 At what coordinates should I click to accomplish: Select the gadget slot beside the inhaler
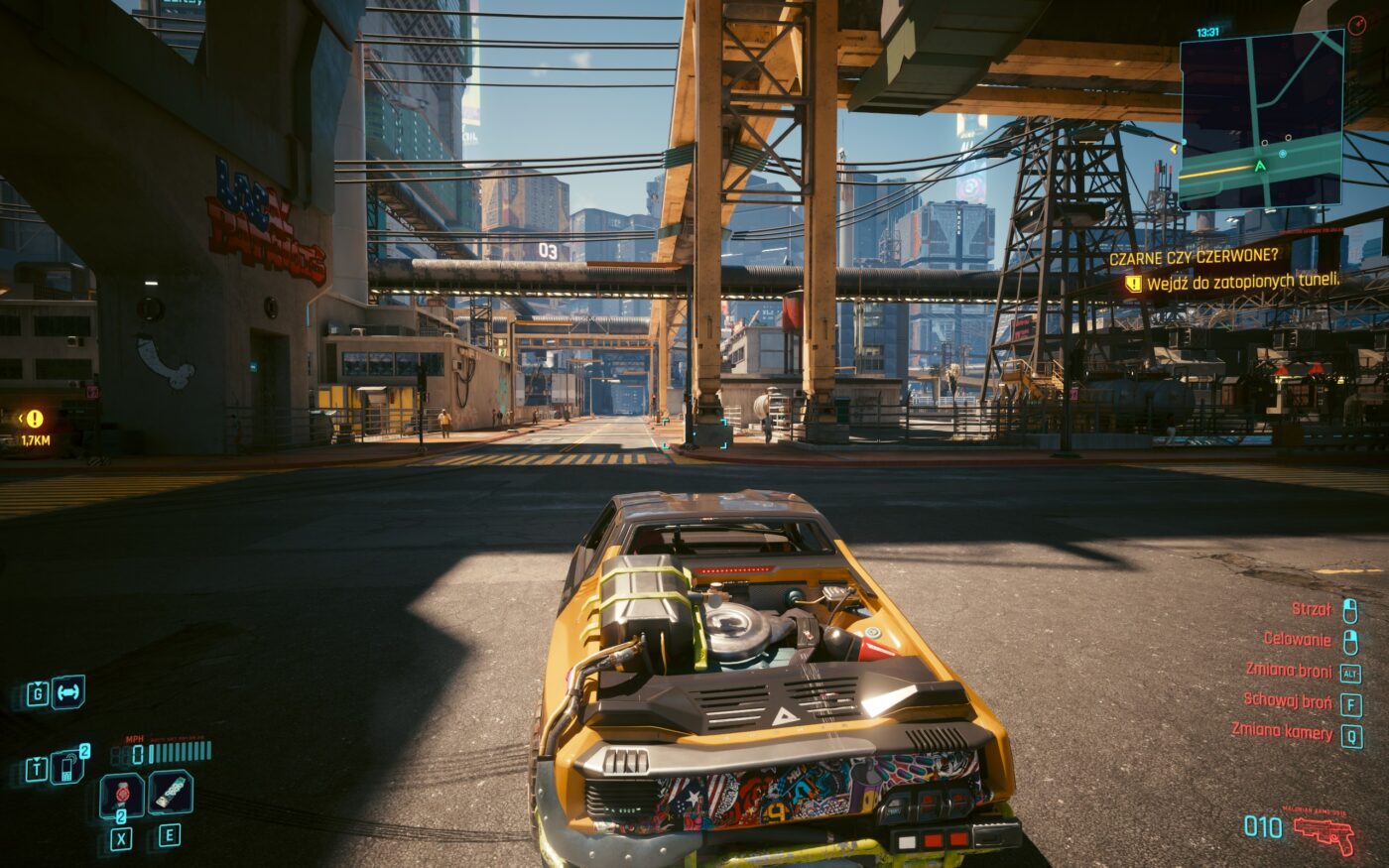(171, 793)
